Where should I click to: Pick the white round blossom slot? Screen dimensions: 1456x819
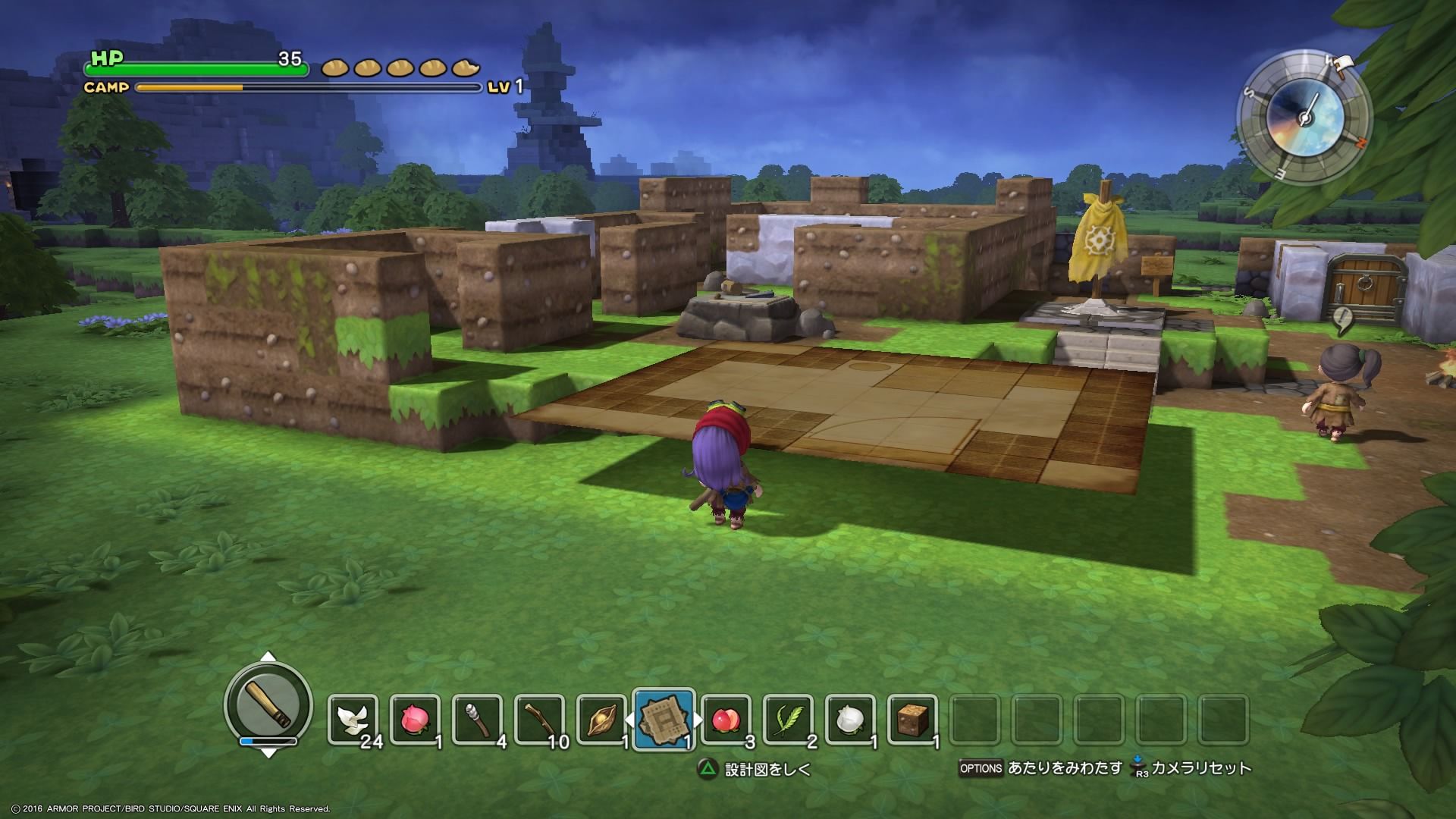850,719
